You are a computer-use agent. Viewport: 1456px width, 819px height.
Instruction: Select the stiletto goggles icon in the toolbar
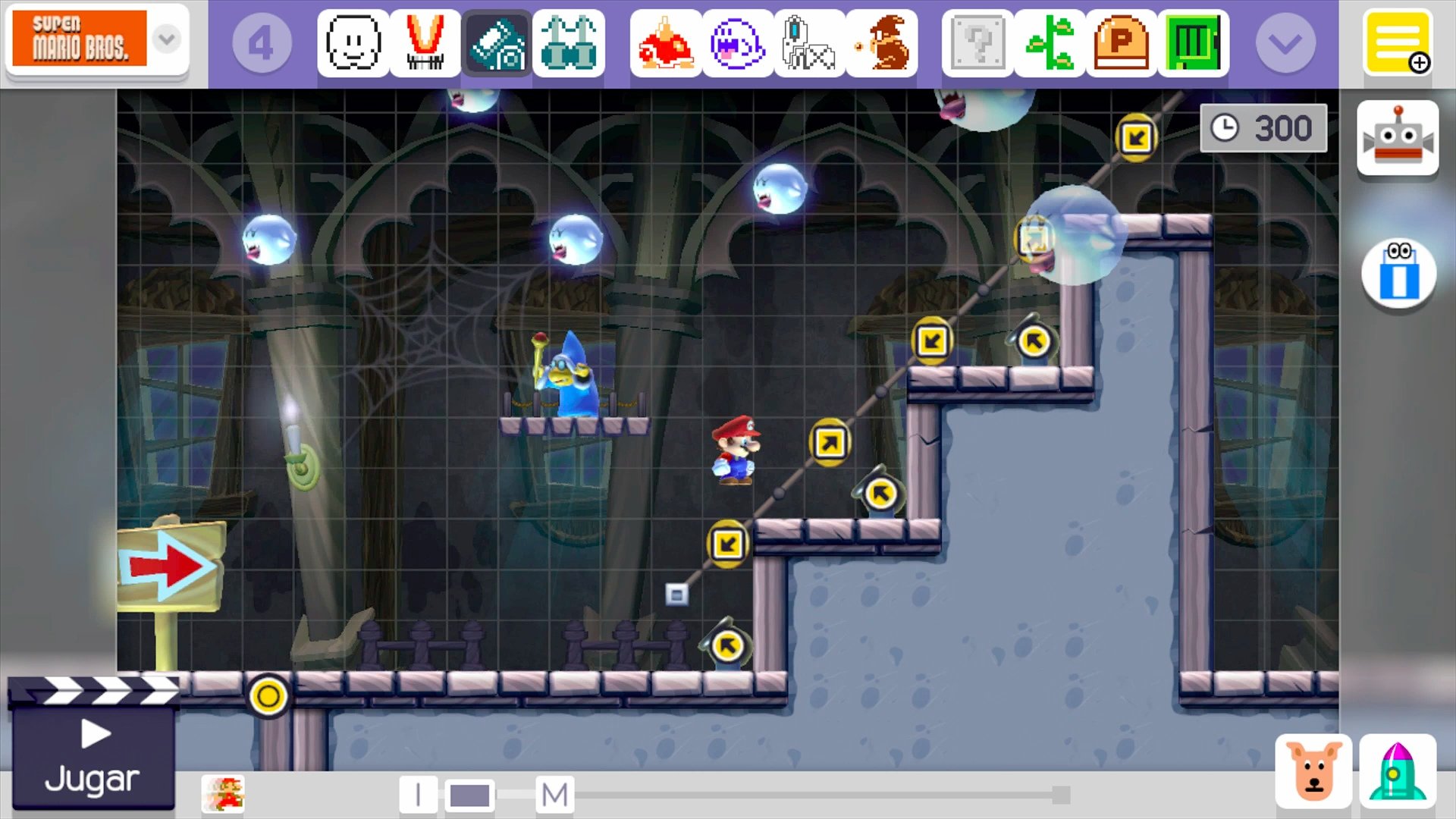[x=569, y=43]
